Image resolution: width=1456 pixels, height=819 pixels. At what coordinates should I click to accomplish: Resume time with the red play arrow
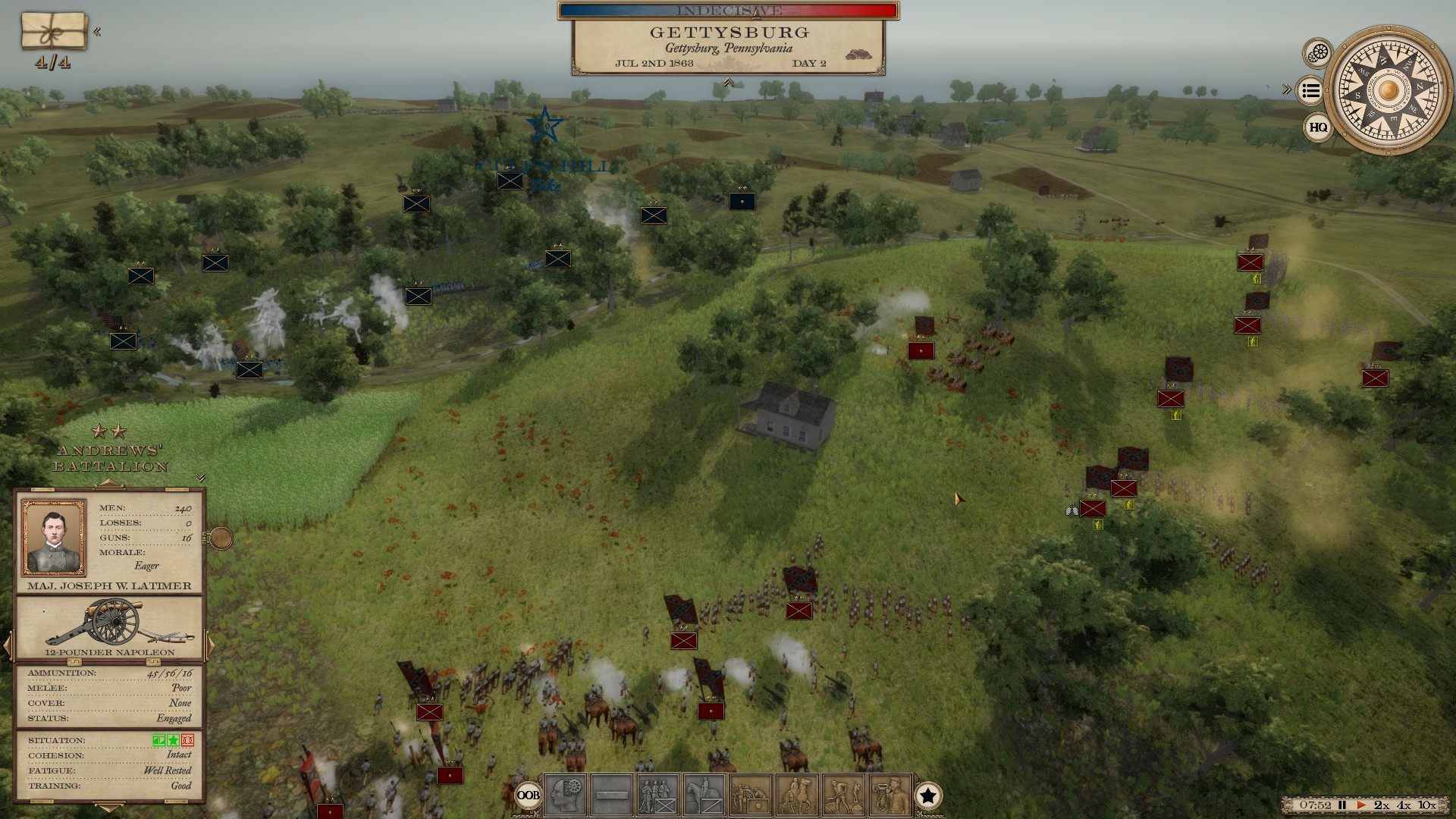tap(1361, 806)
